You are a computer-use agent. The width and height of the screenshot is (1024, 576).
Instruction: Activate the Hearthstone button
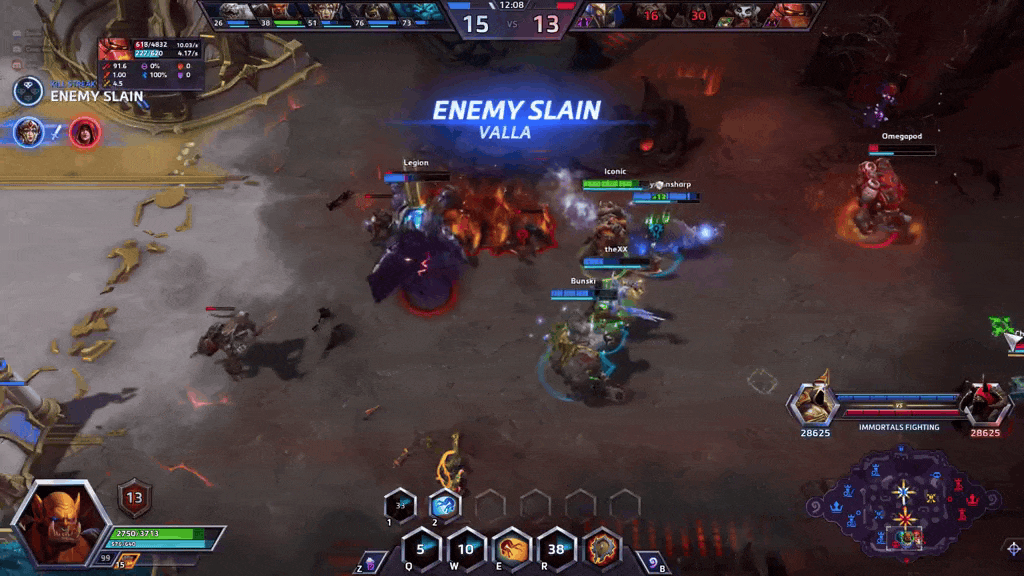pos(652,563)
